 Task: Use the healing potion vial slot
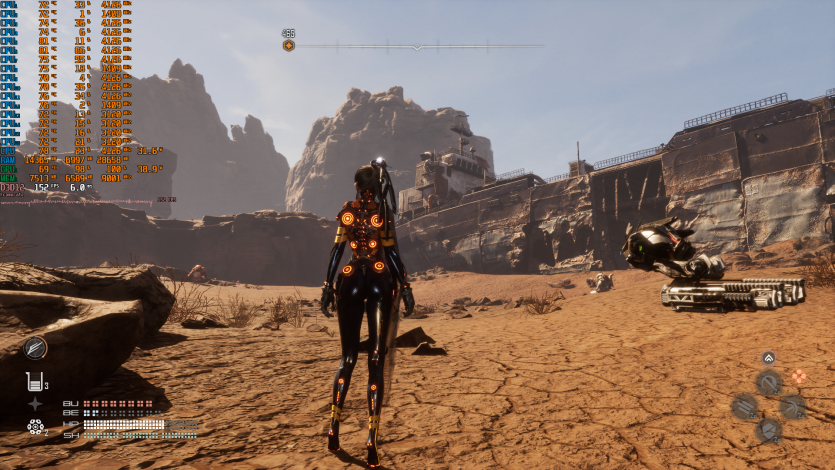coord(36,381)
